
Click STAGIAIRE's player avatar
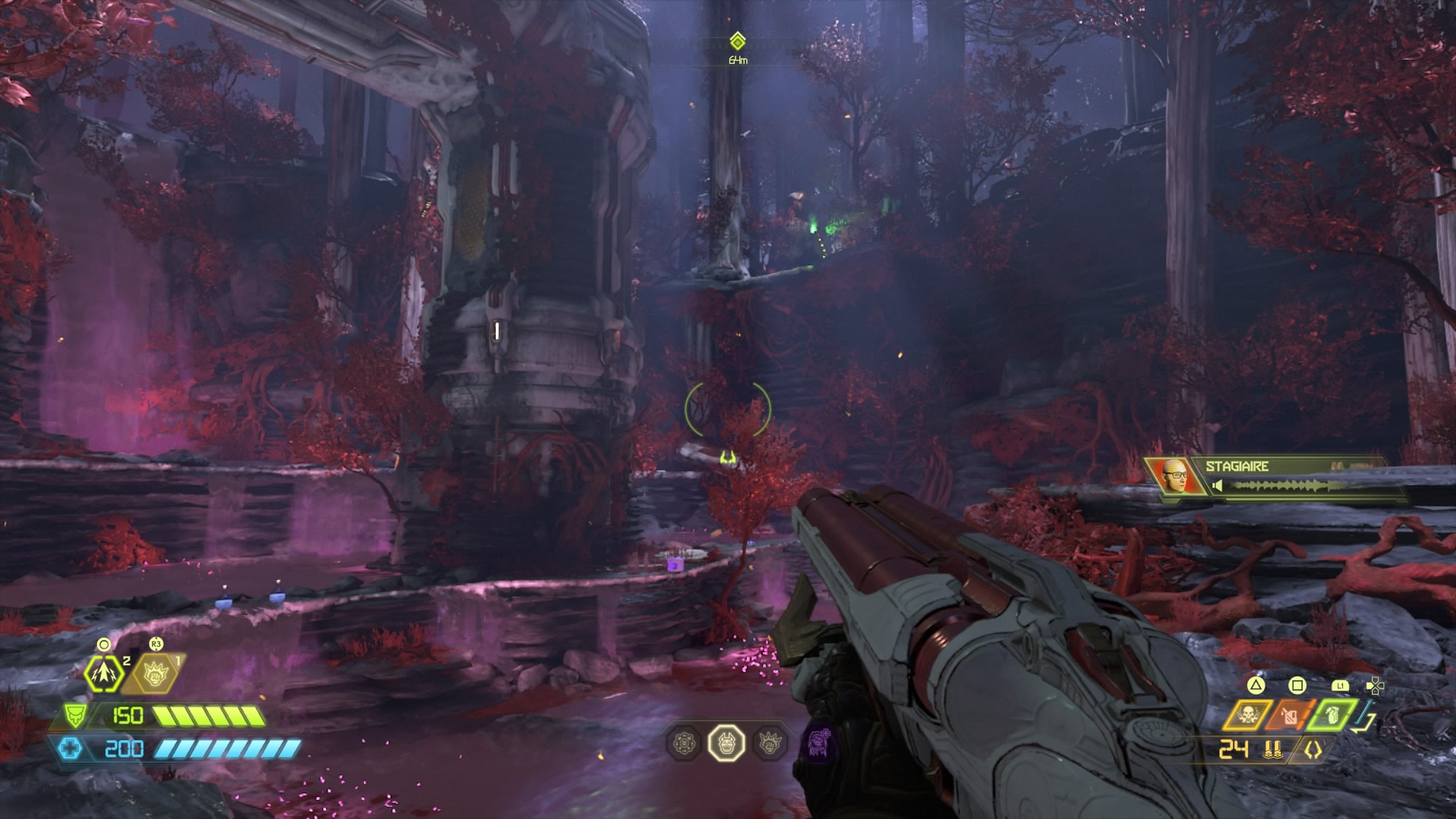pos(1174,478)
